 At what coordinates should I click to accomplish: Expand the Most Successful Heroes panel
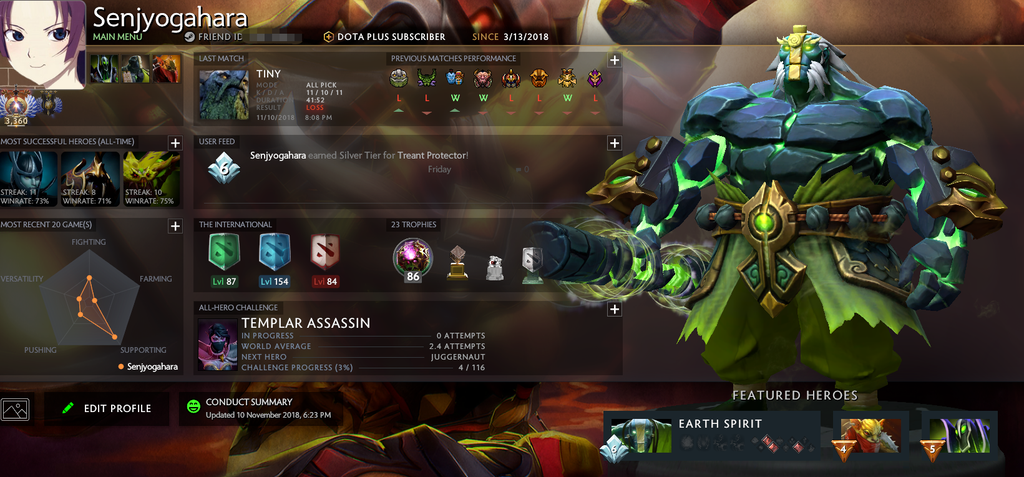click(x=175, y=143)
